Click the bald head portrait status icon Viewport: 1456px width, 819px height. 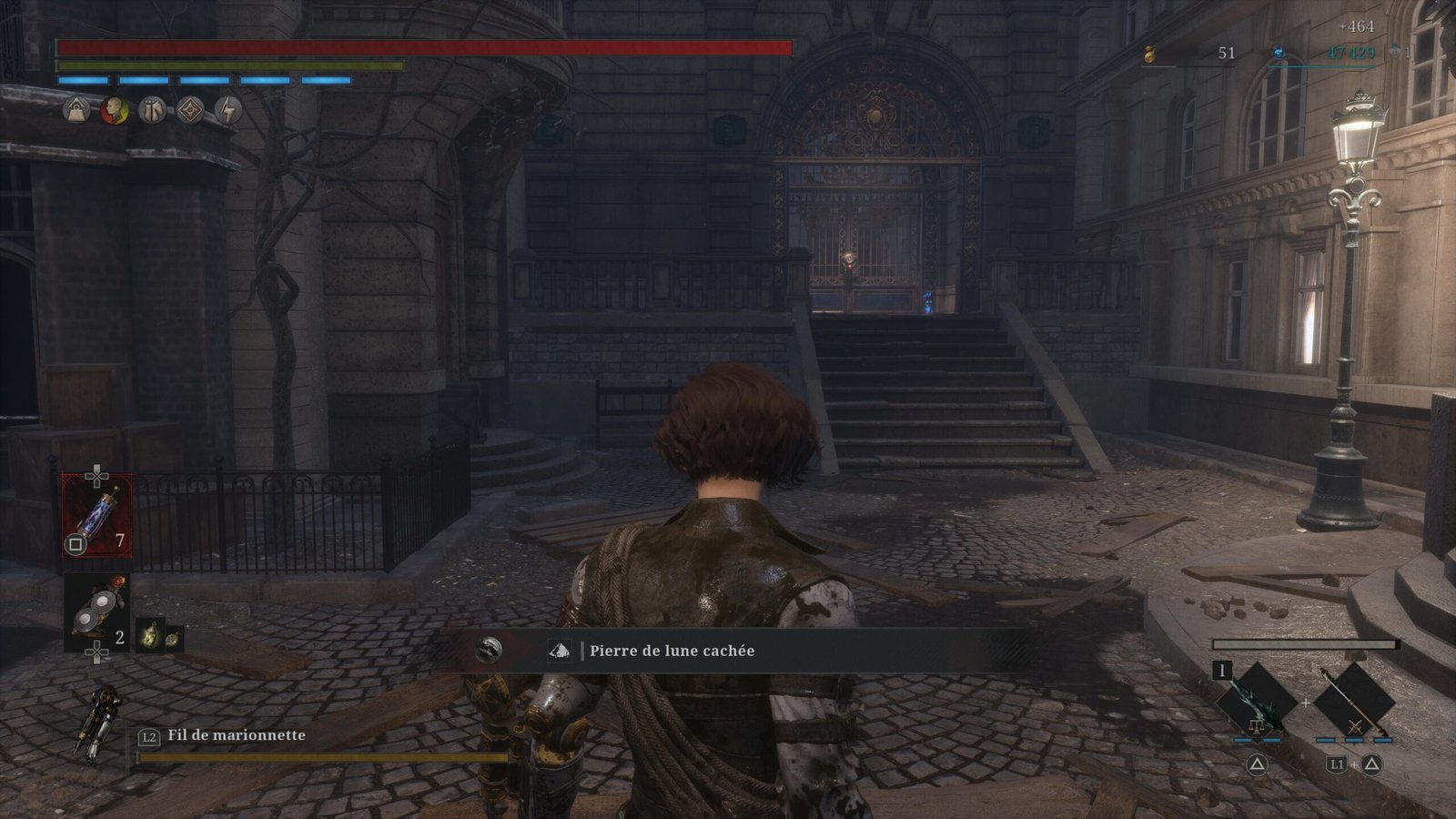pyautogui.click(x=115, y=111)
